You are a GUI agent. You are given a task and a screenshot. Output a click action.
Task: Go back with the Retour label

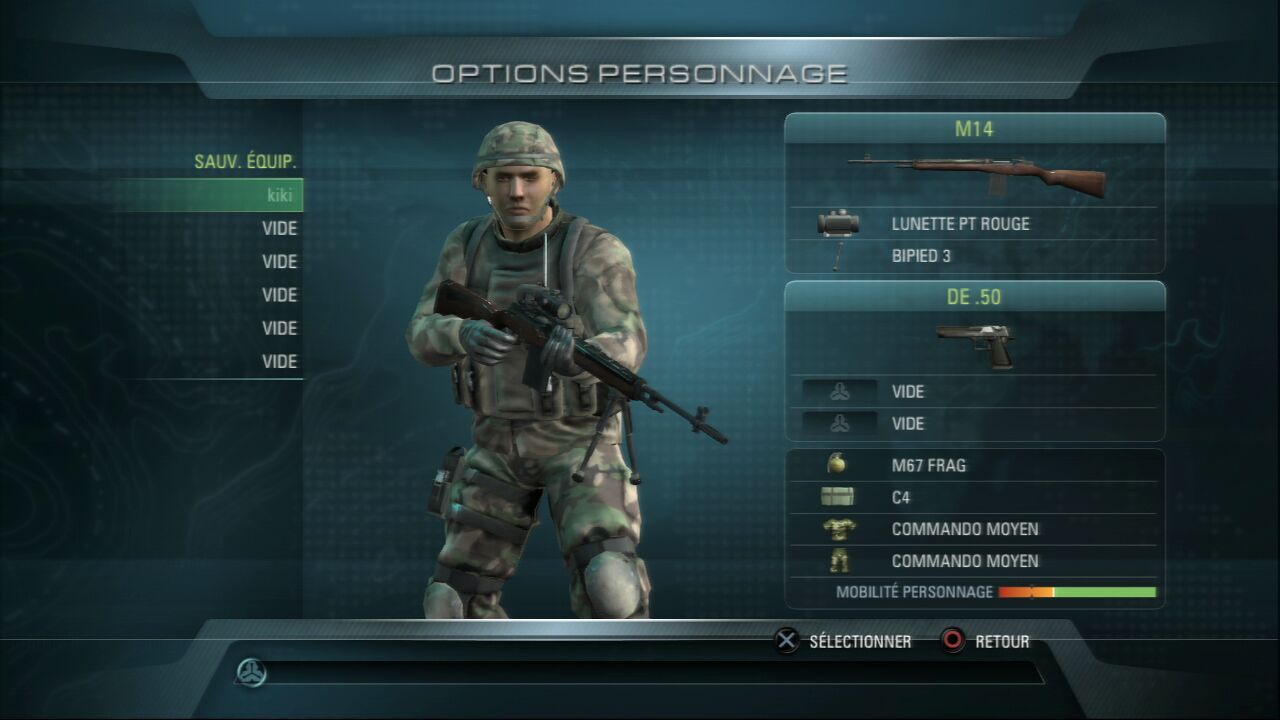click(x=1001, y=642)
